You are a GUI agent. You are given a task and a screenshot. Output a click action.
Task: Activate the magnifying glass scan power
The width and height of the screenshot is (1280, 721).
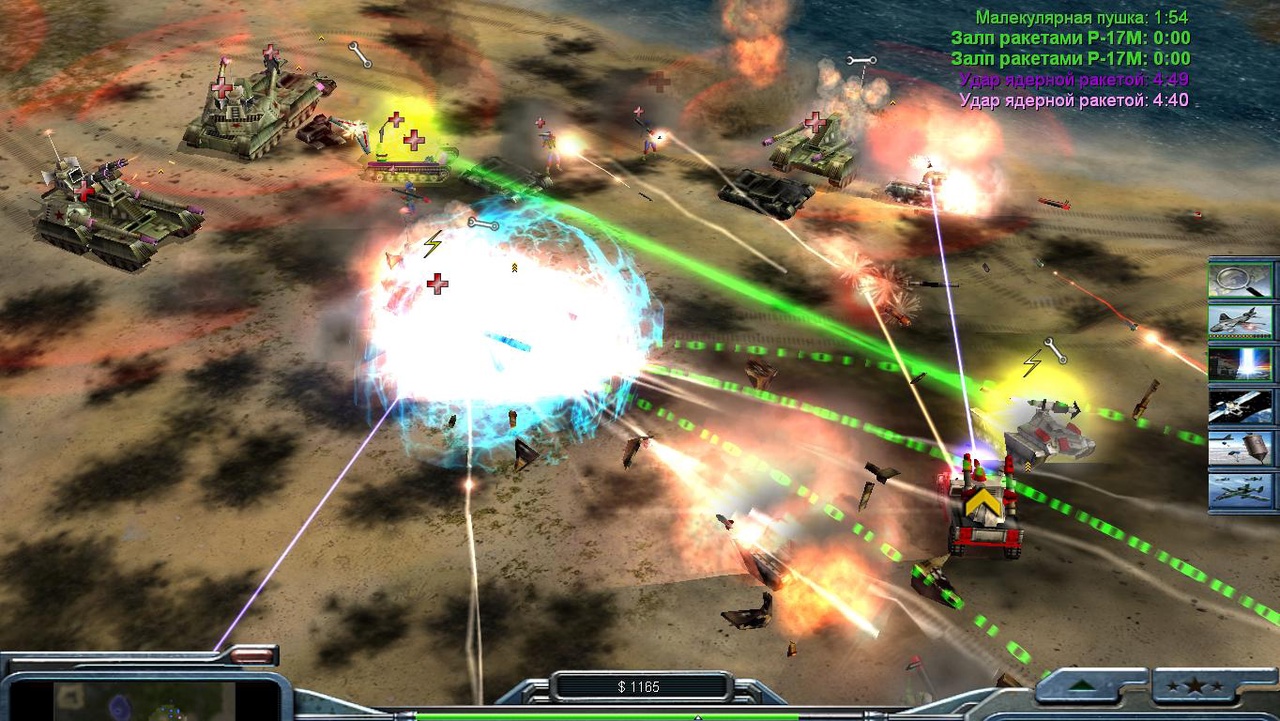click(x=1240, y=280)
